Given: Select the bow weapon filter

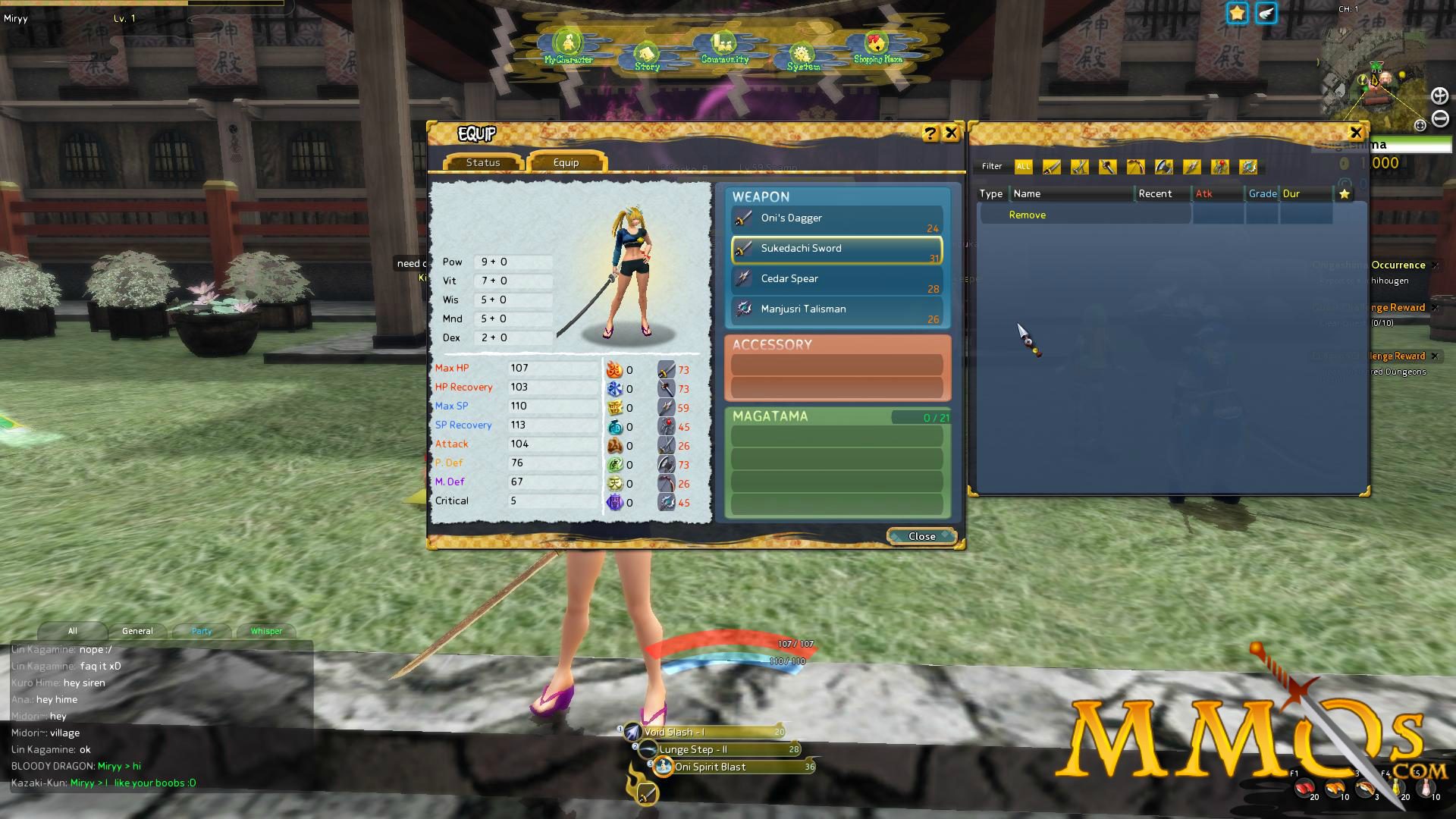Looking at the screenshot, I should coord(1135,167).
